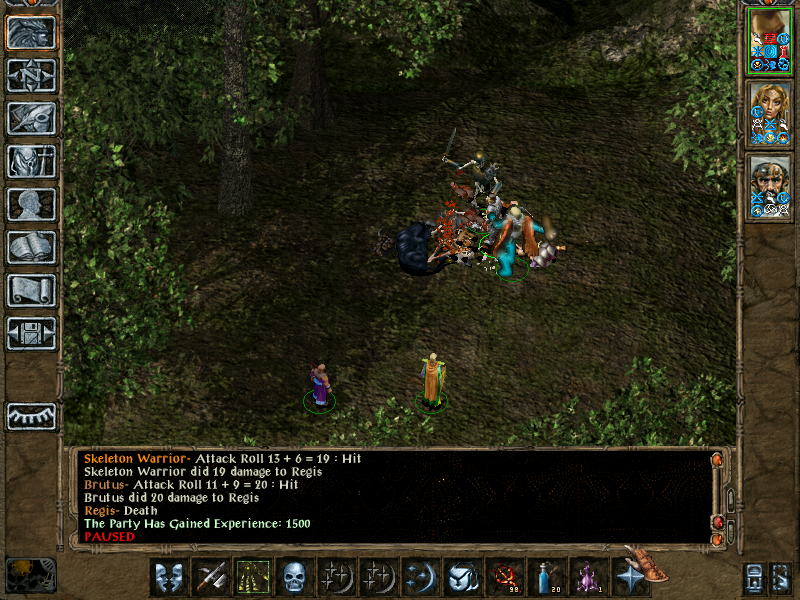Viewport: 800px width, 600px height.
Task: Use the blue potion quick item slot
Action: [546, 577]
